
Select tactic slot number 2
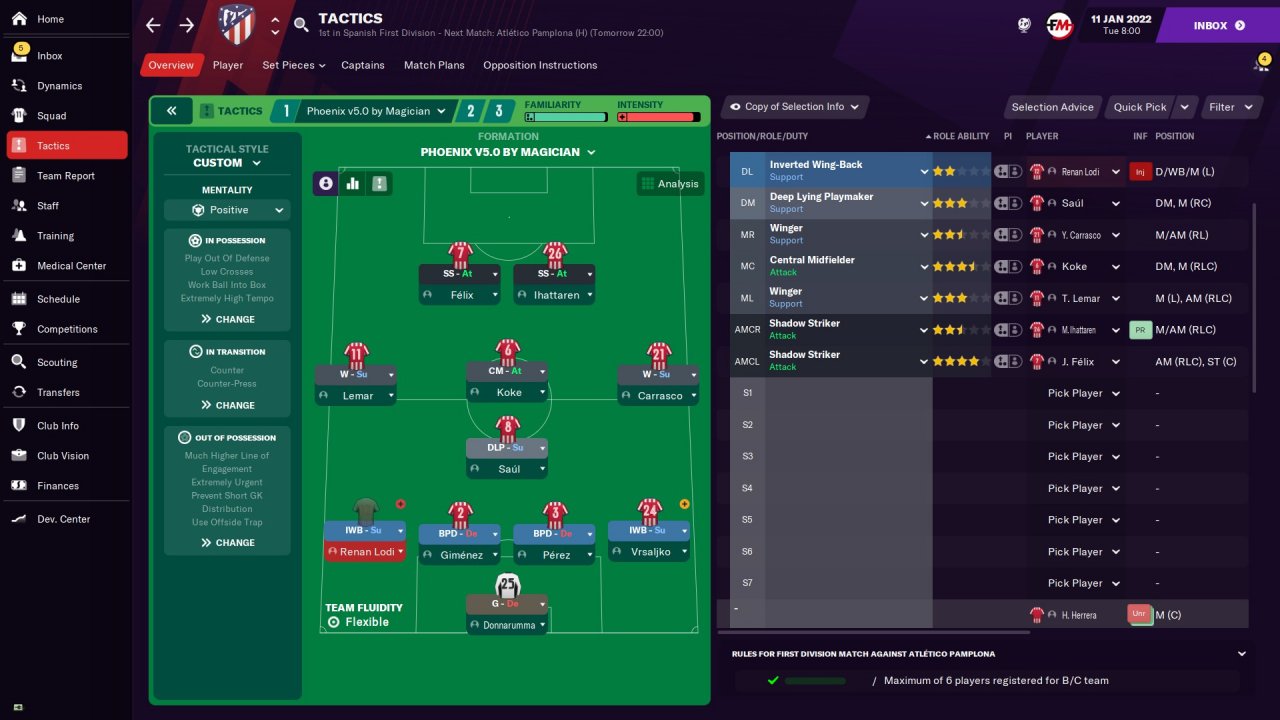tap(470, 111)
